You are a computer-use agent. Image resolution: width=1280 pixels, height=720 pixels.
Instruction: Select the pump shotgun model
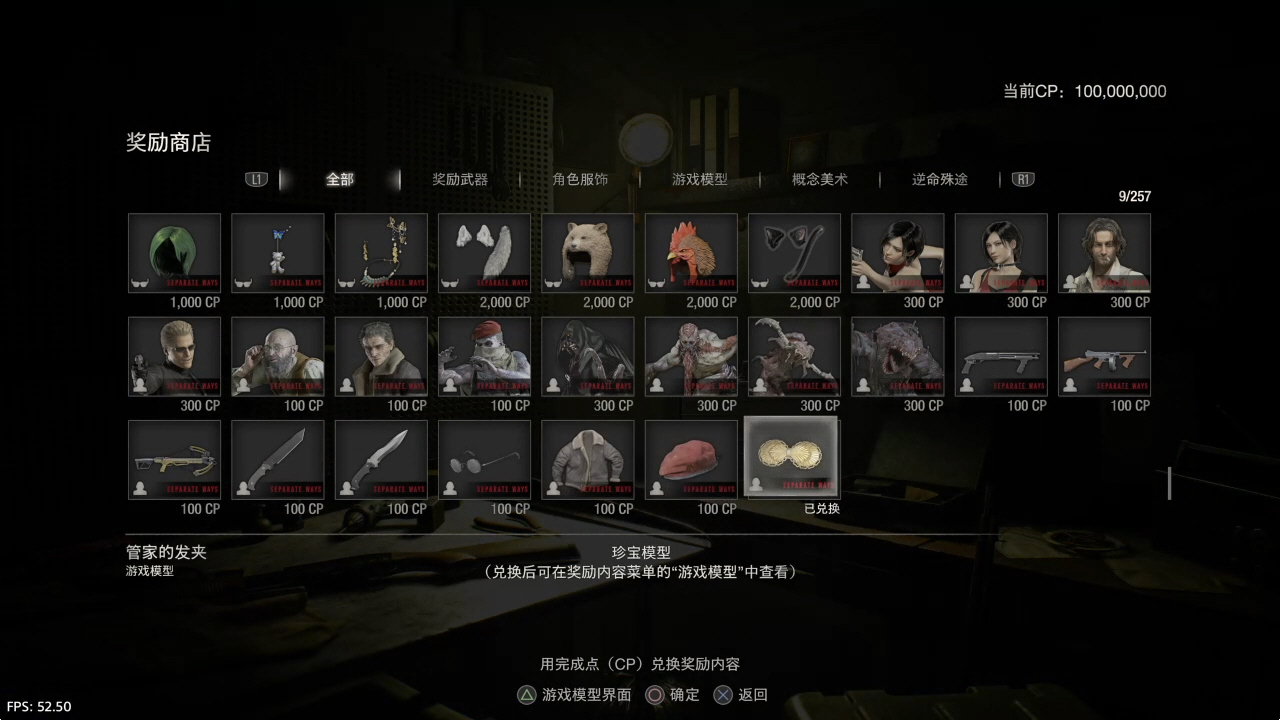click(1001, 357)
